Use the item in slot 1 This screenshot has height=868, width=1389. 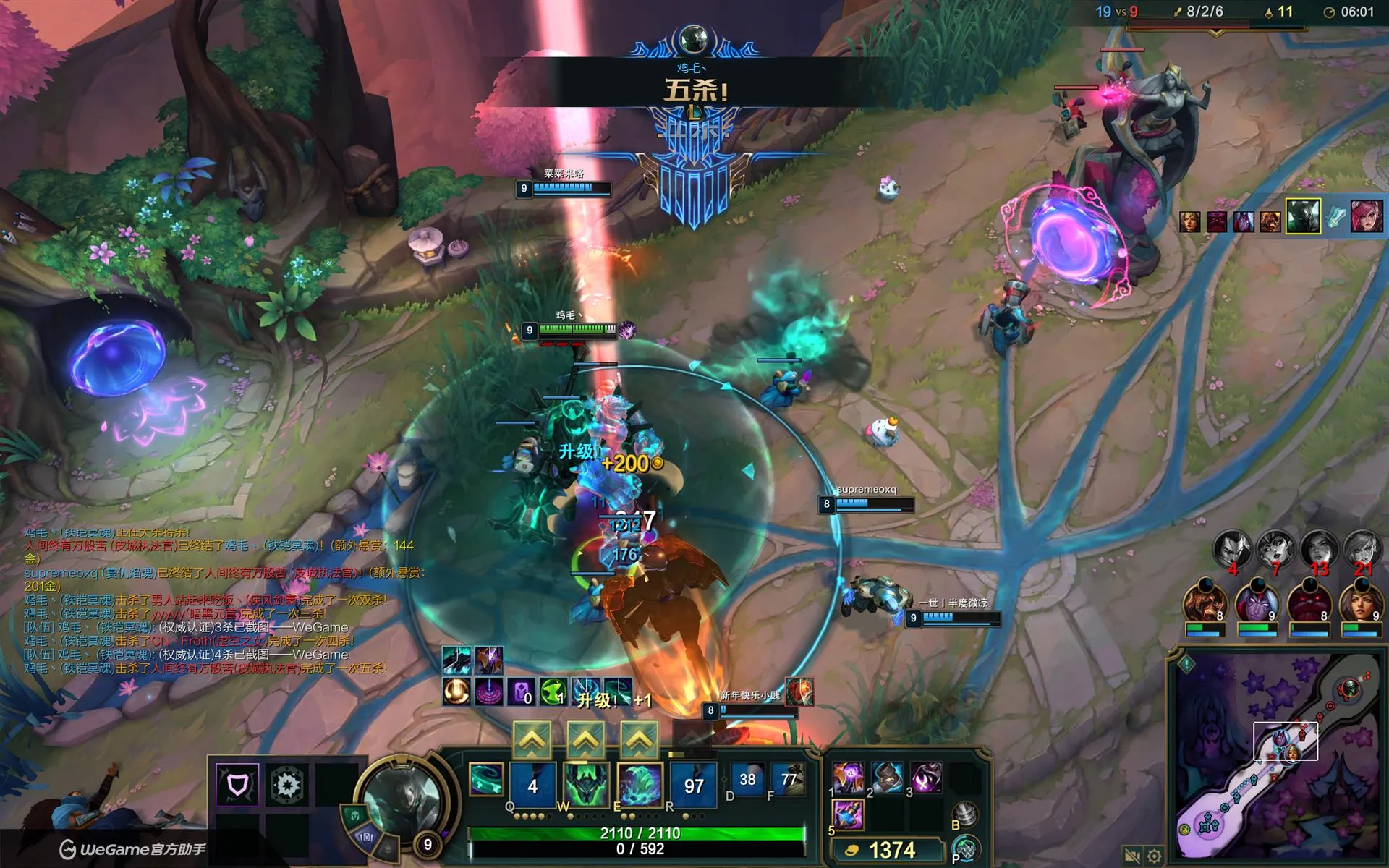pos(847,778)
